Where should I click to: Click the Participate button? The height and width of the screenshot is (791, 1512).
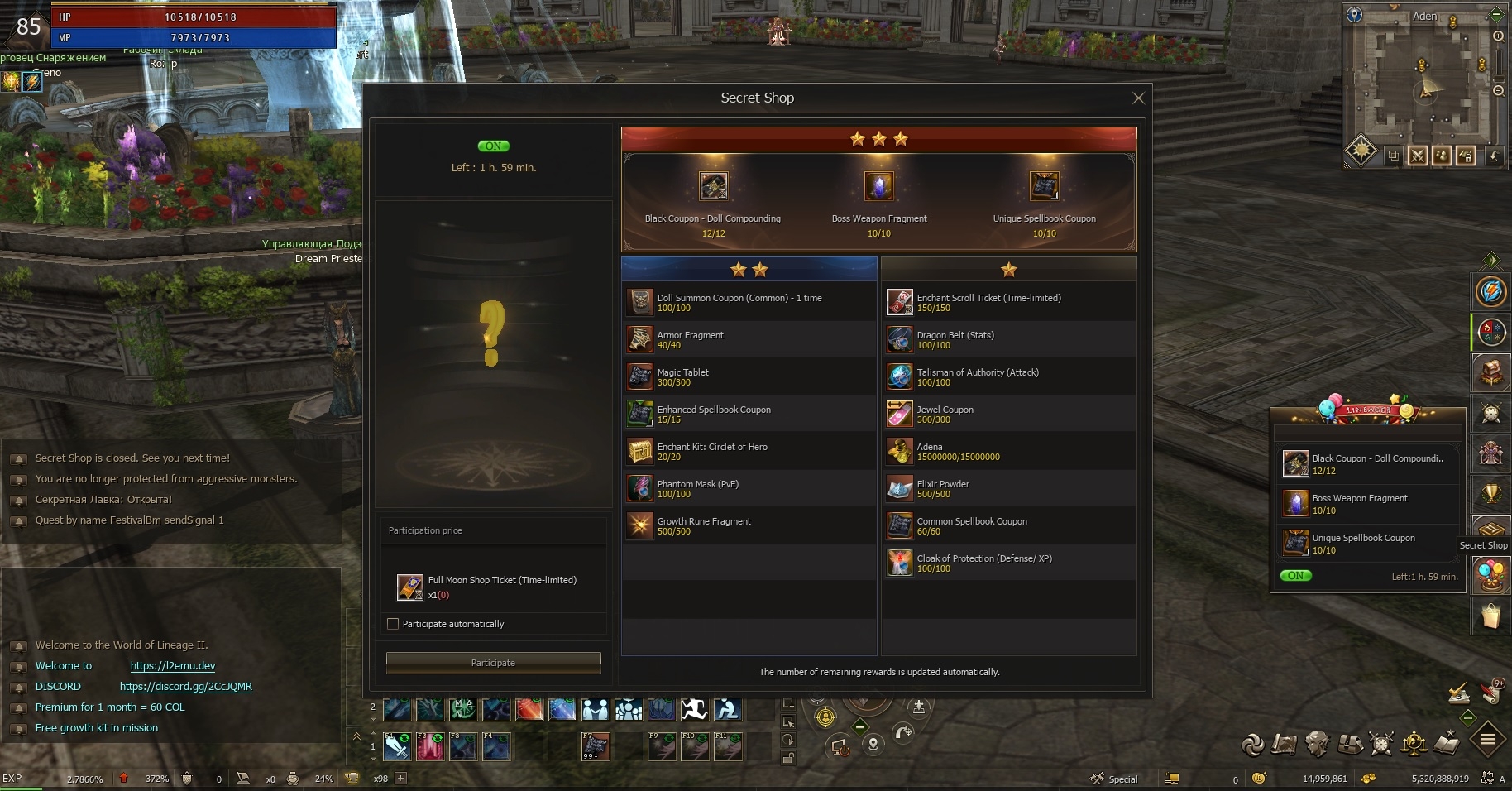pos(493,663)
